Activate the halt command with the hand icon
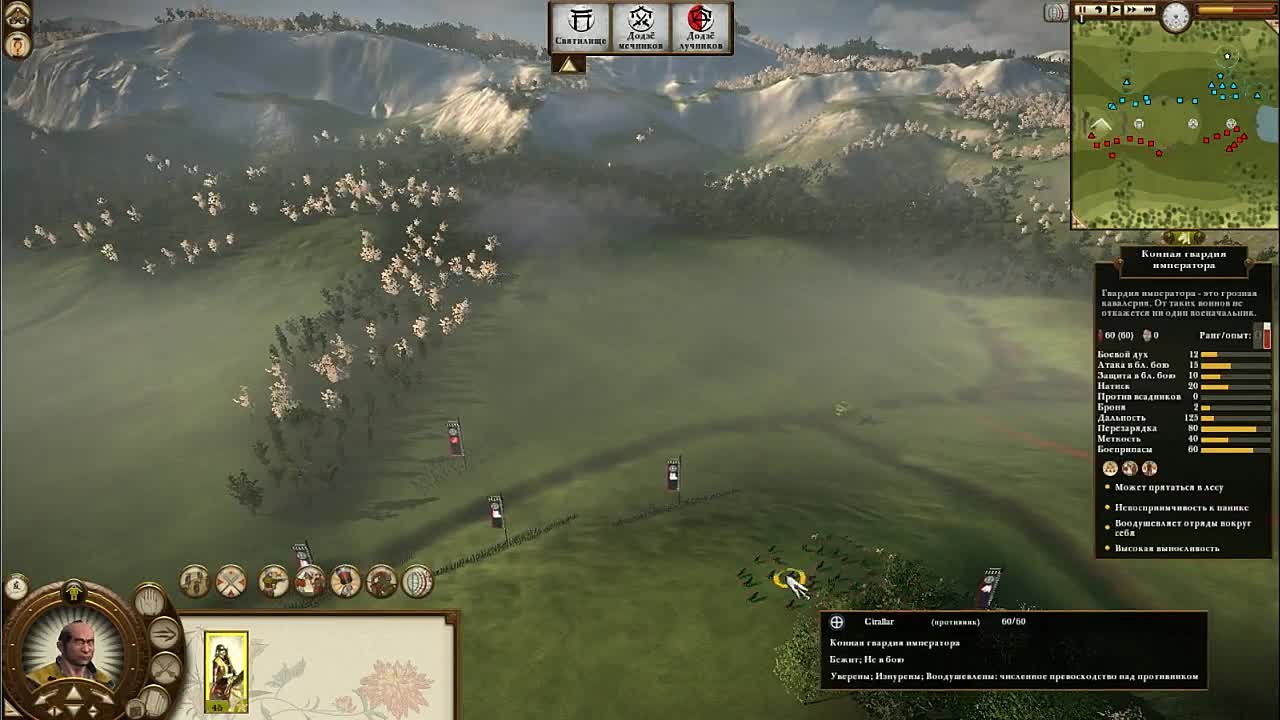The image size is (1280, 720). click(x=149, y=600)
